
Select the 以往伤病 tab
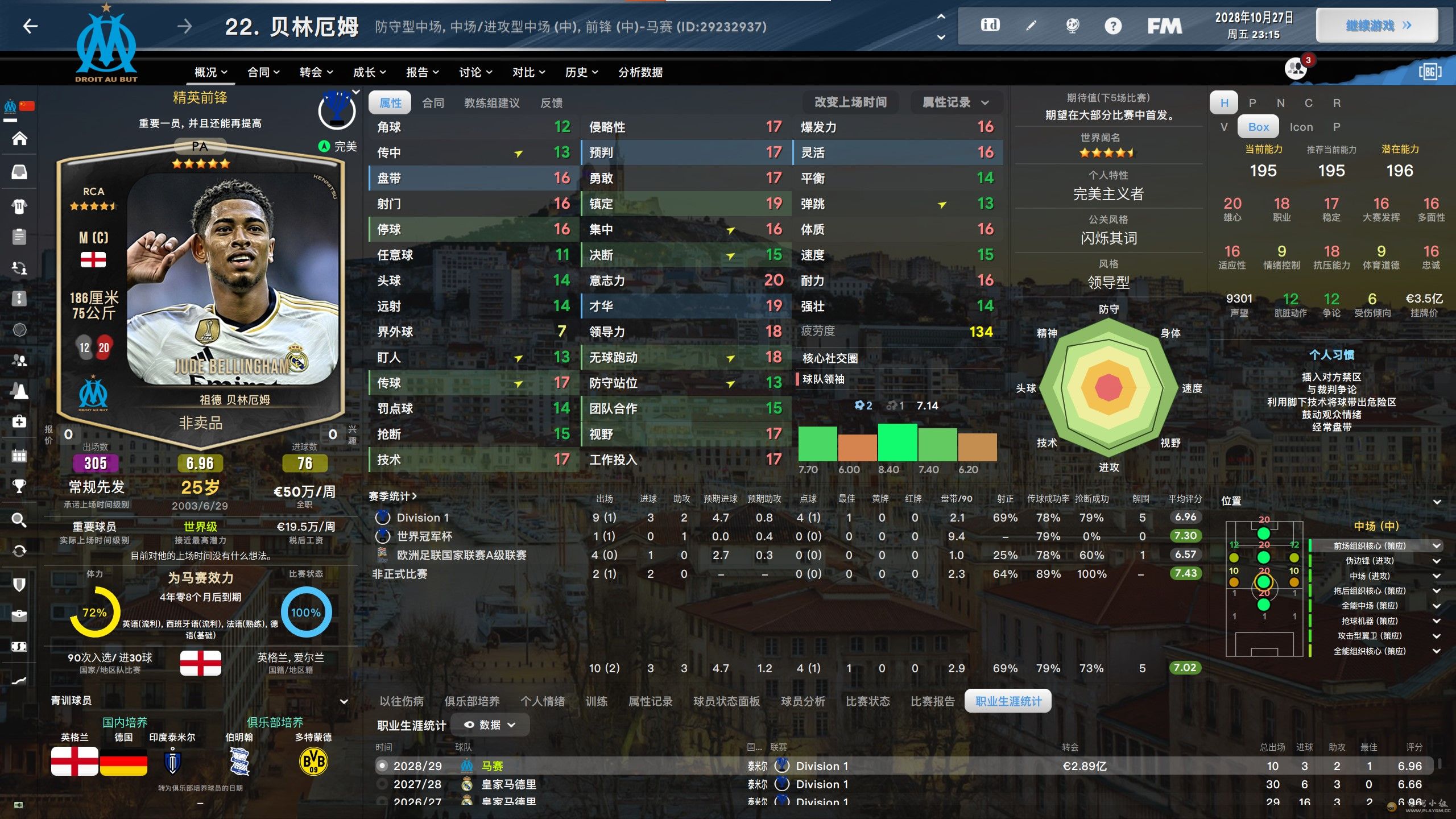[x=402, y=701]
